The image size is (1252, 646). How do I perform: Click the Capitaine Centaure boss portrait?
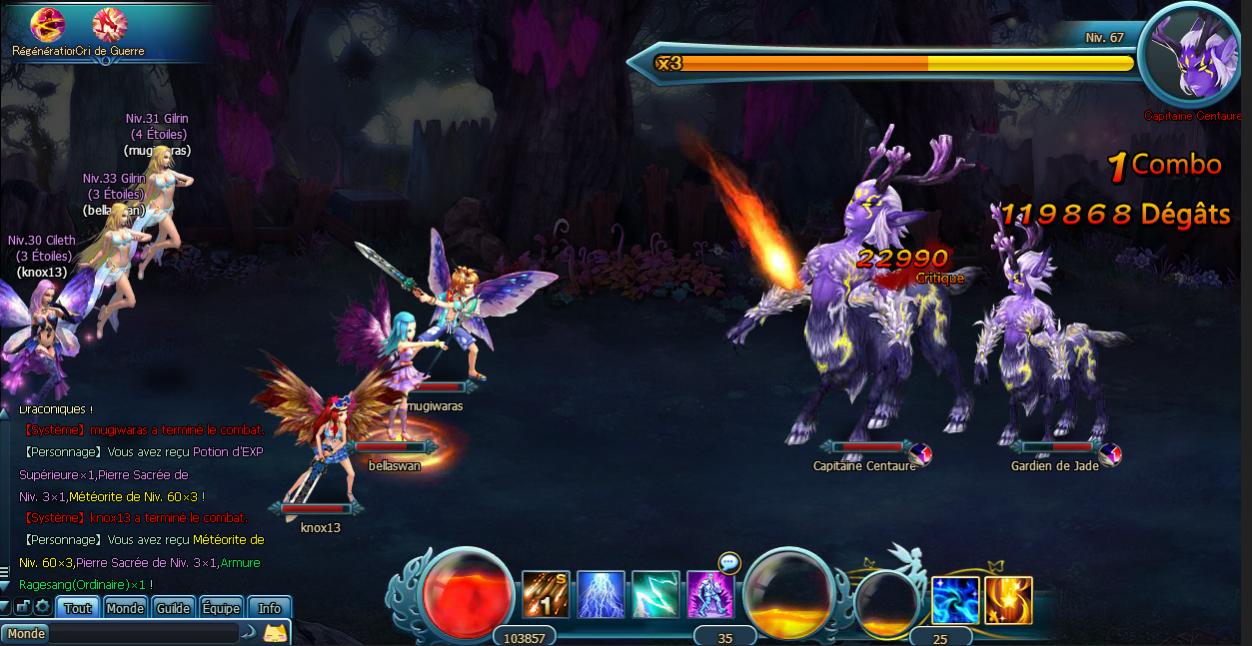click(x=1192, y=57)
